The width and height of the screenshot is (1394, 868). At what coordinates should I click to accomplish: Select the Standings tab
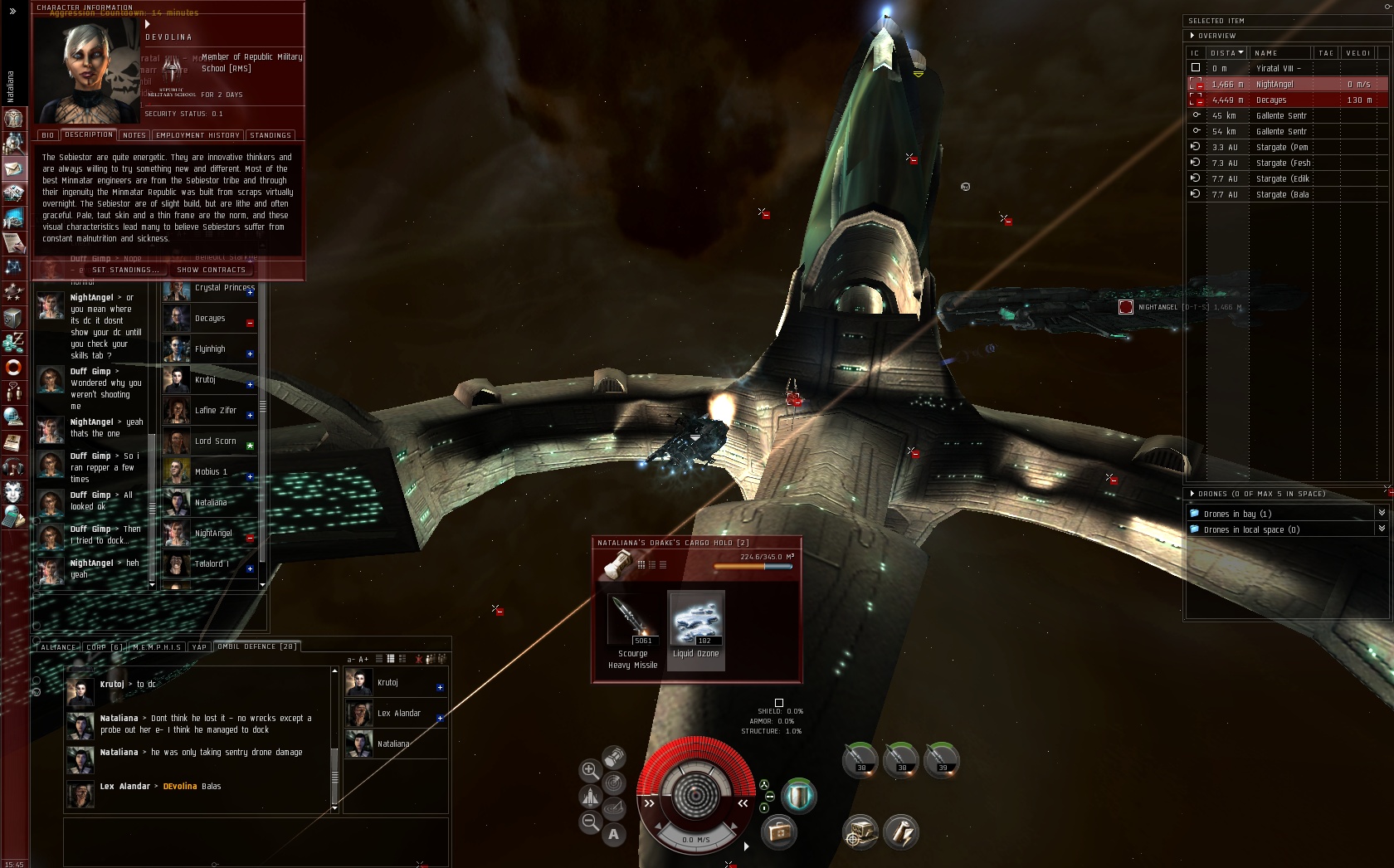[x=271, y=135]
